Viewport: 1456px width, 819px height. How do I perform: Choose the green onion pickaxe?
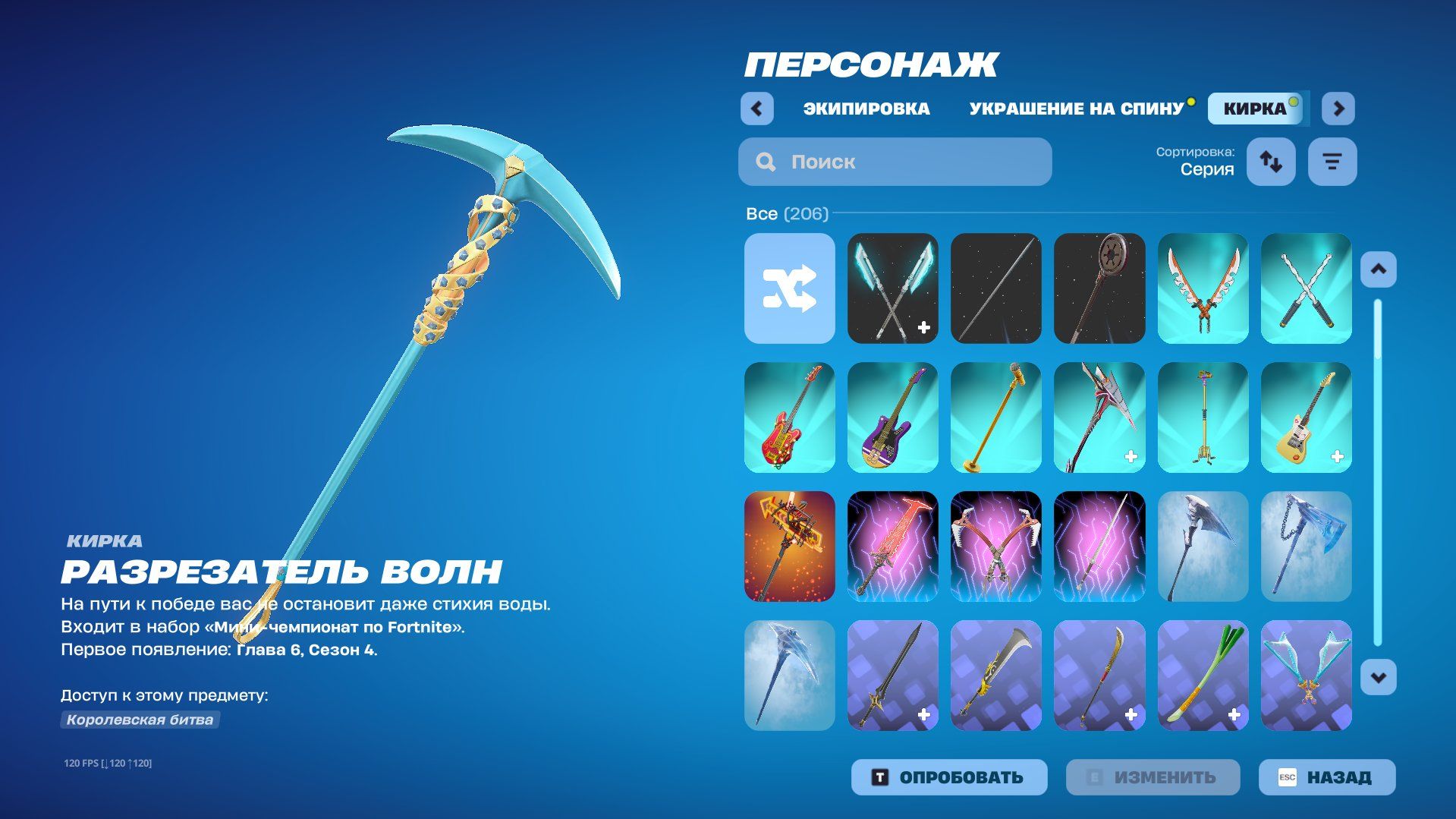(x=1203, y=676)
